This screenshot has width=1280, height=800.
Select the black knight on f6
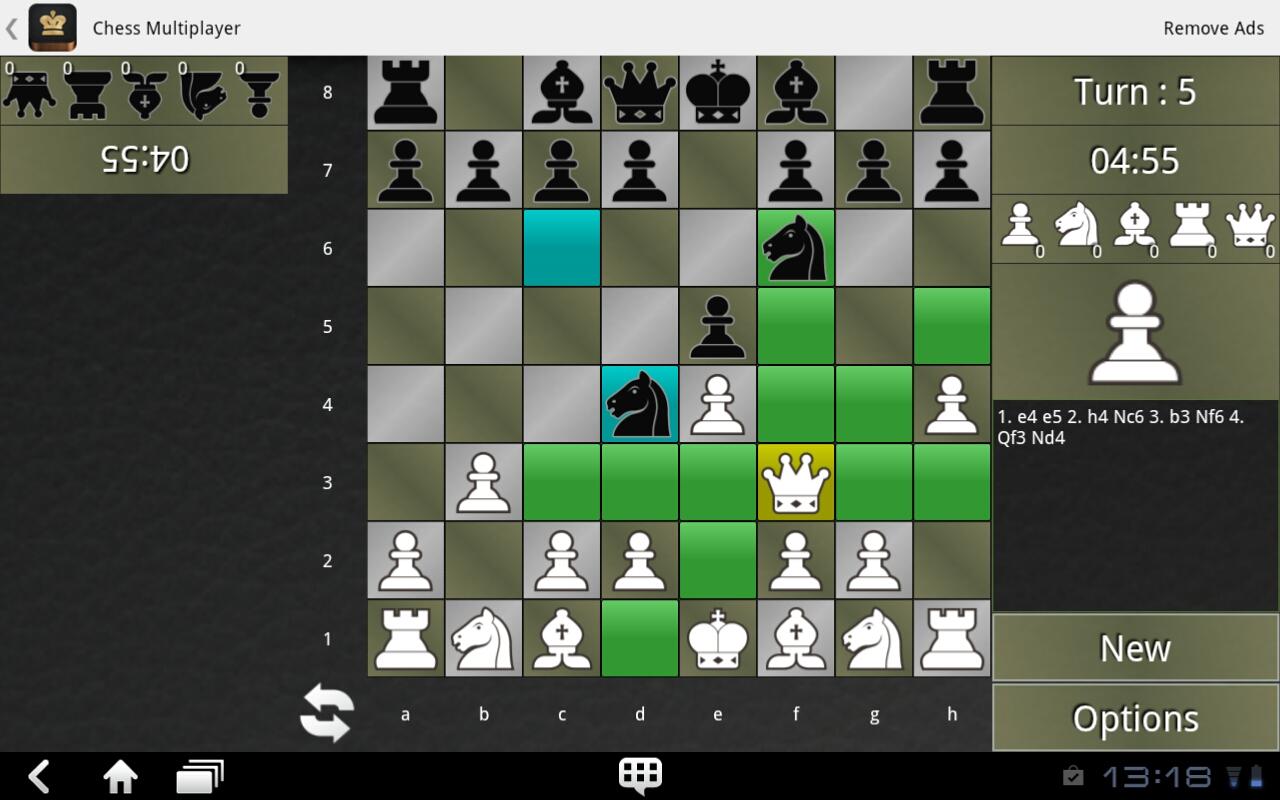click(795, 247)
